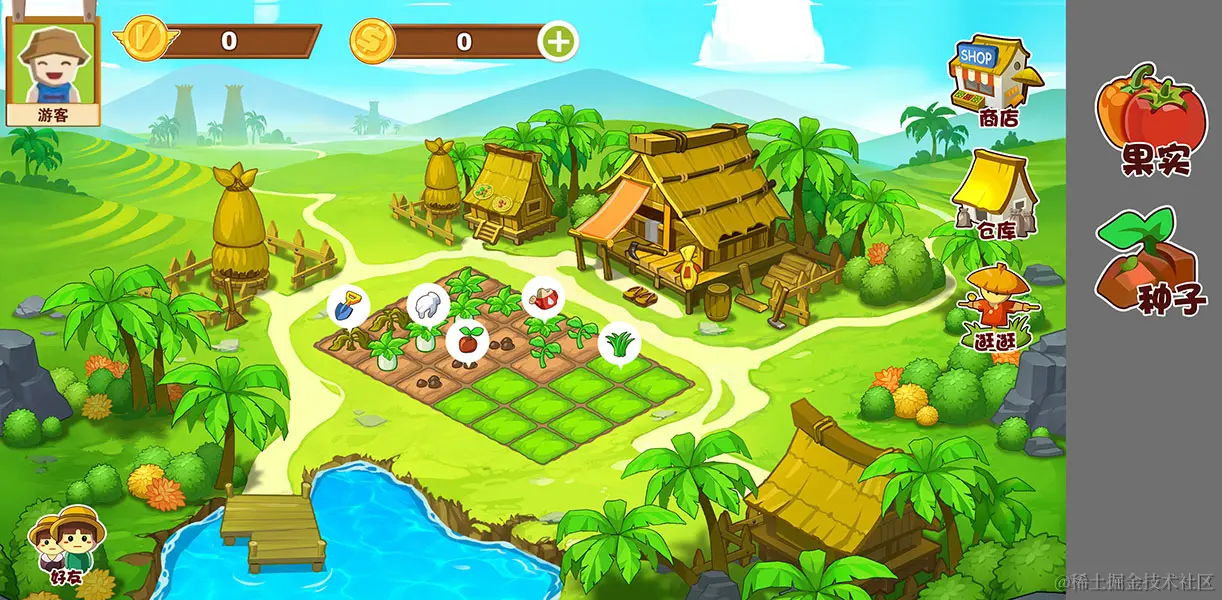Click the green plus button to add coins
The height and width of the screenshot is (600, 1222).
tap(558, 42)
